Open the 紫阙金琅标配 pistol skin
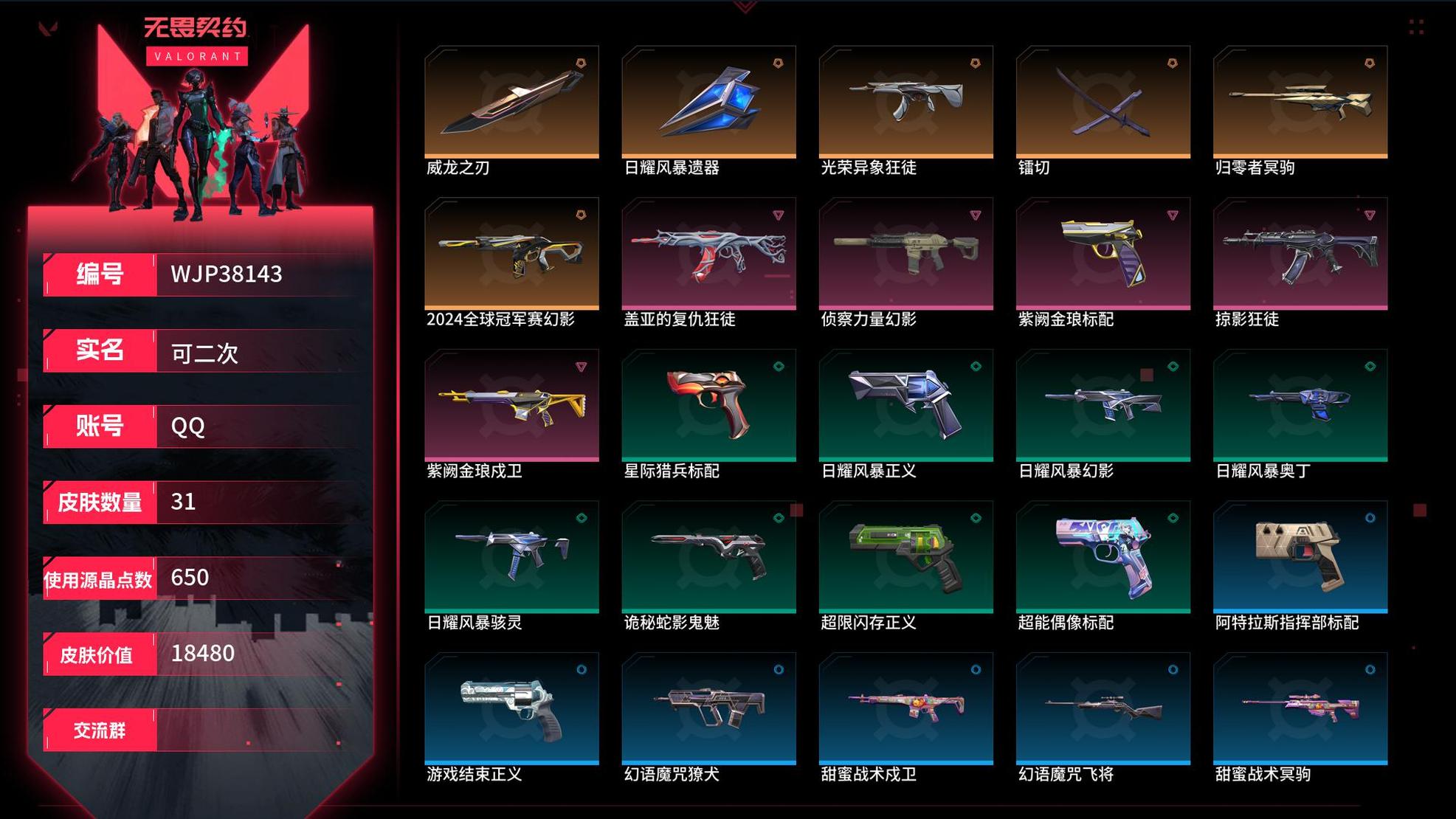This screenshot has height=819, width=1456. coord(1103,253)
